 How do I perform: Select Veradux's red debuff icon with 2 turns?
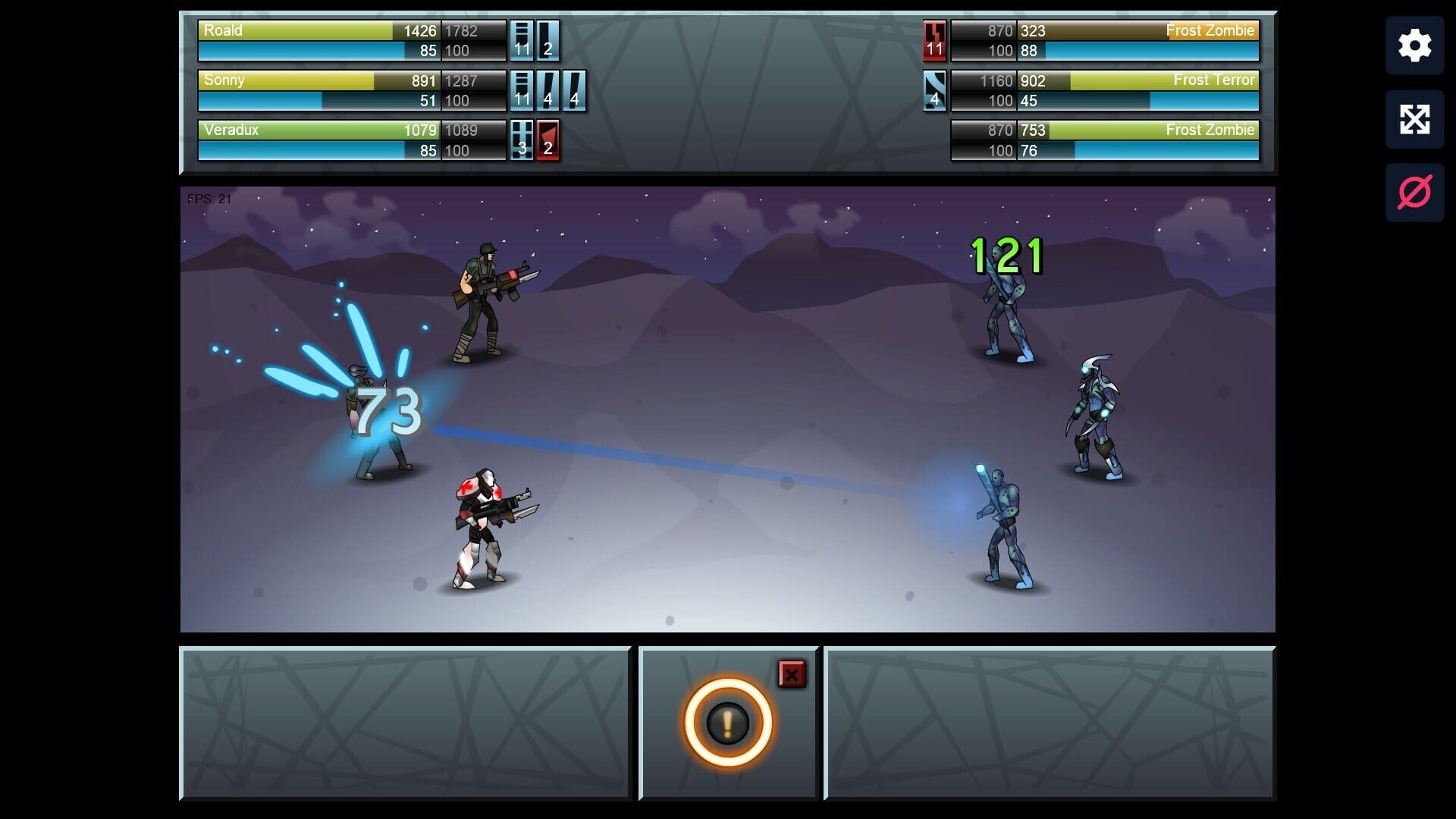(548, 140)
